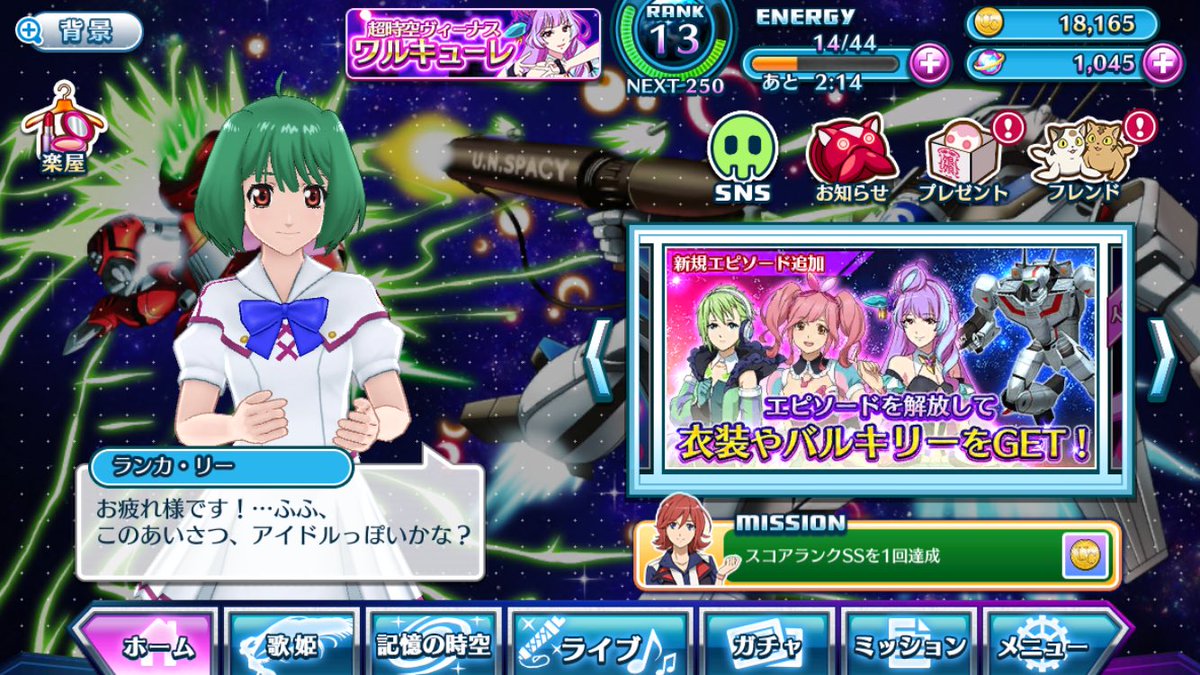Open the green skull SNS icon
The width and height of the screenshot is (1200, 675).
point(741,157)
